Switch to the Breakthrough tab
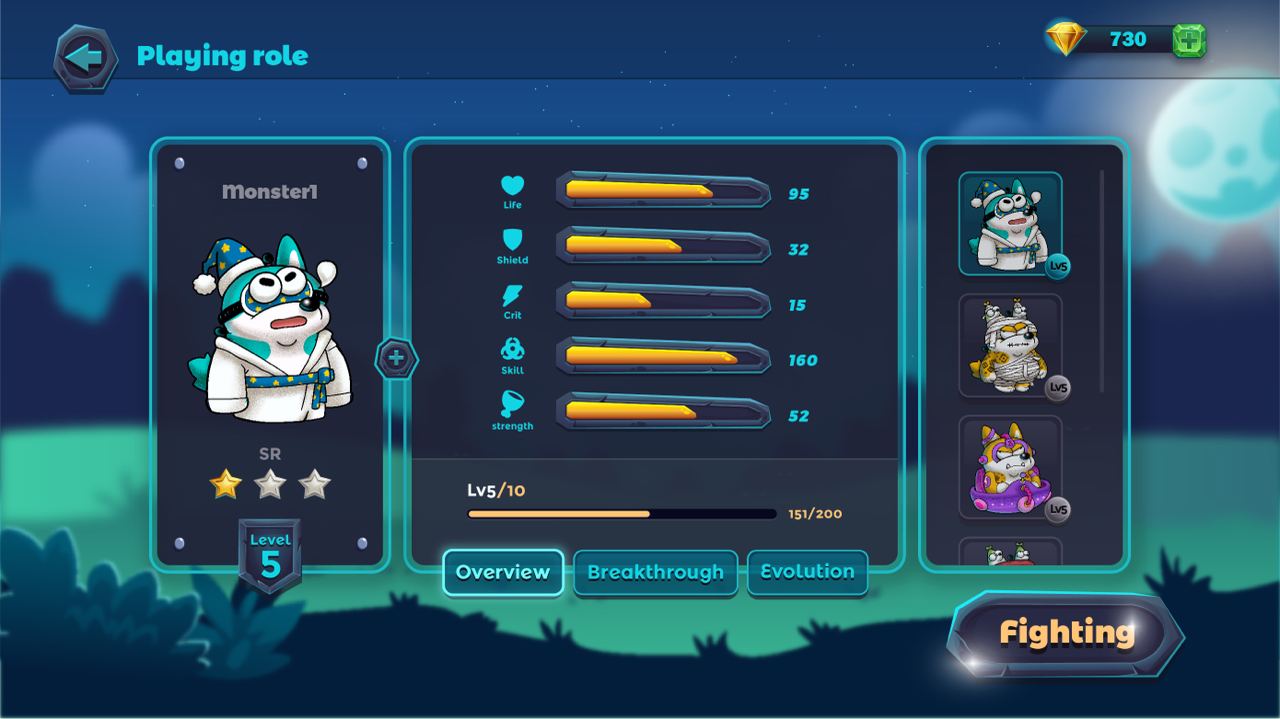Viewport: 1280px width, 719px height. [655, 573]
